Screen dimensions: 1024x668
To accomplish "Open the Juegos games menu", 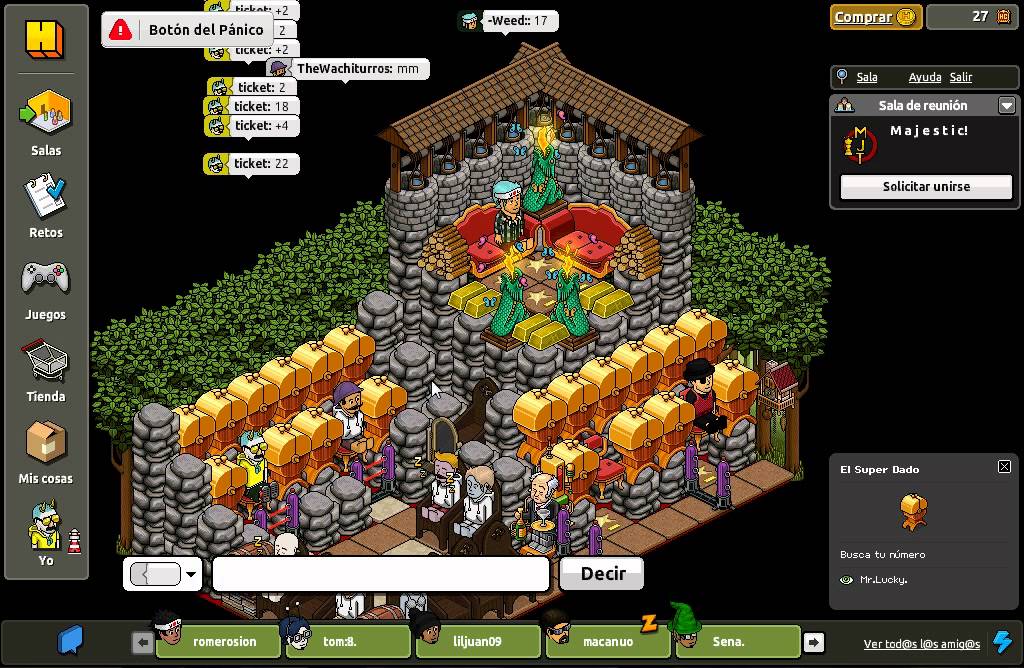I will pos(45,288).
